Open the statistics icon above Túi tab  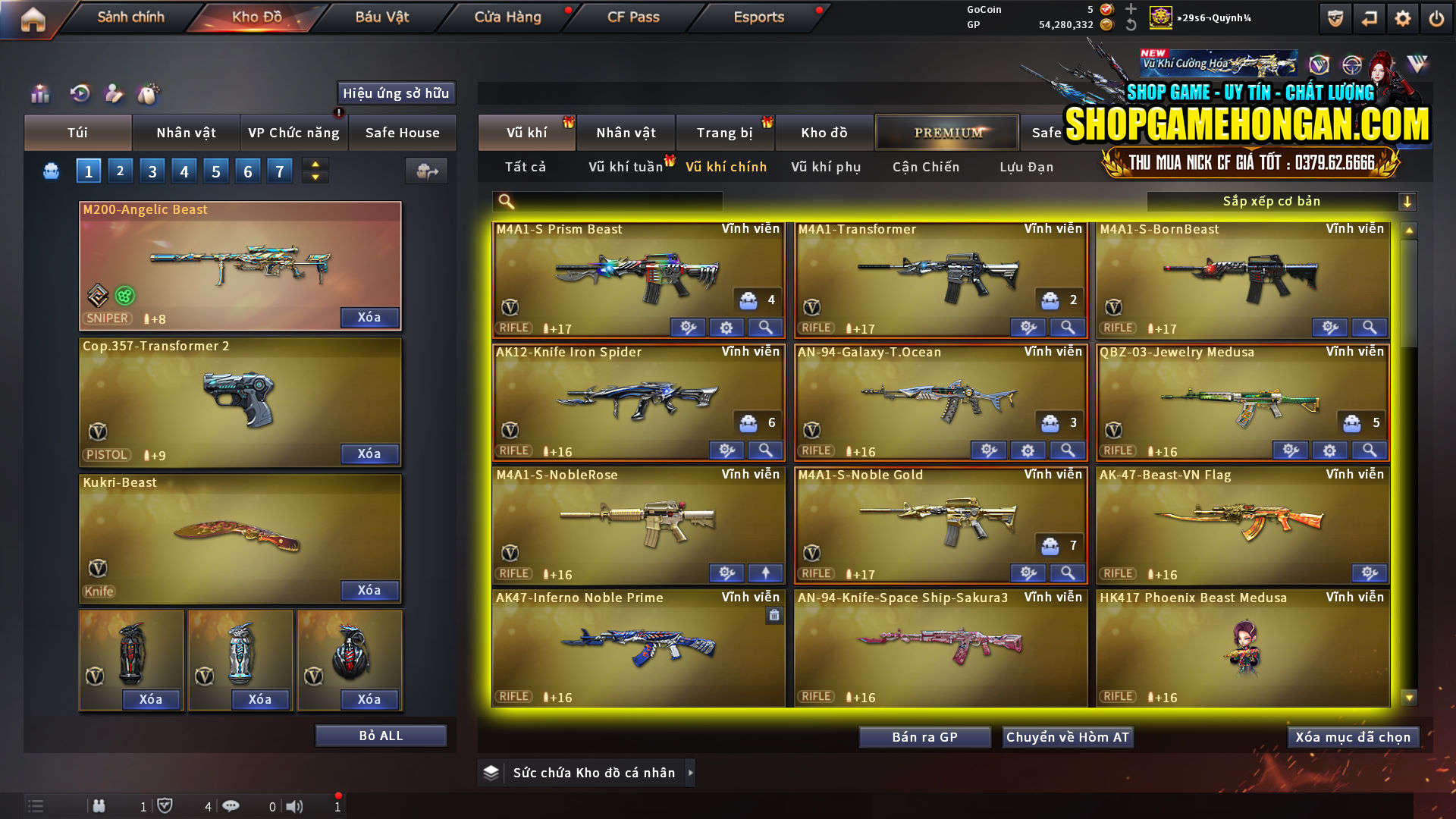[x=39, y=94]
